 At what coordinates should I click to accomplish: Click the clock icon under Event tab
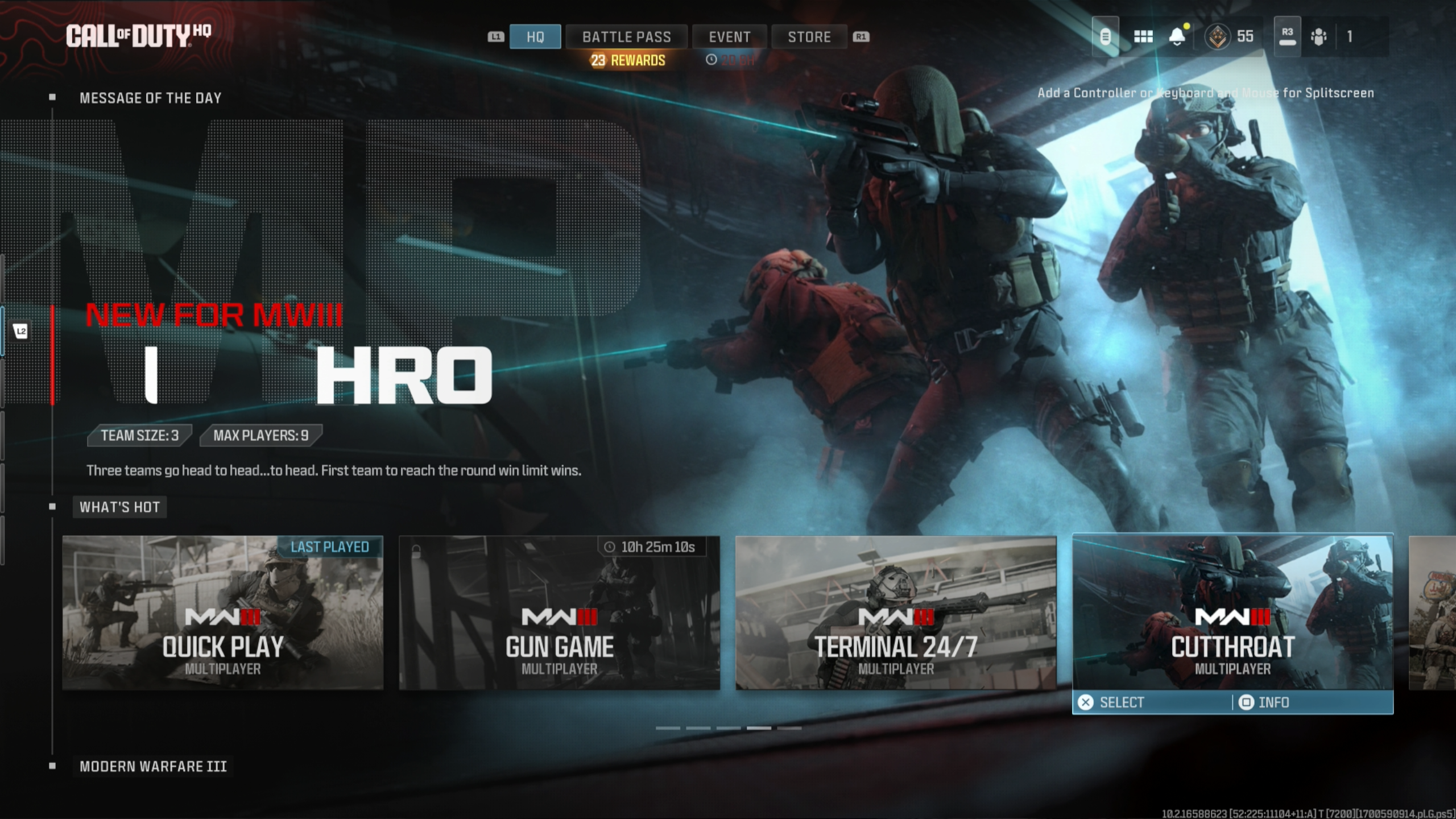pos(712,60)
